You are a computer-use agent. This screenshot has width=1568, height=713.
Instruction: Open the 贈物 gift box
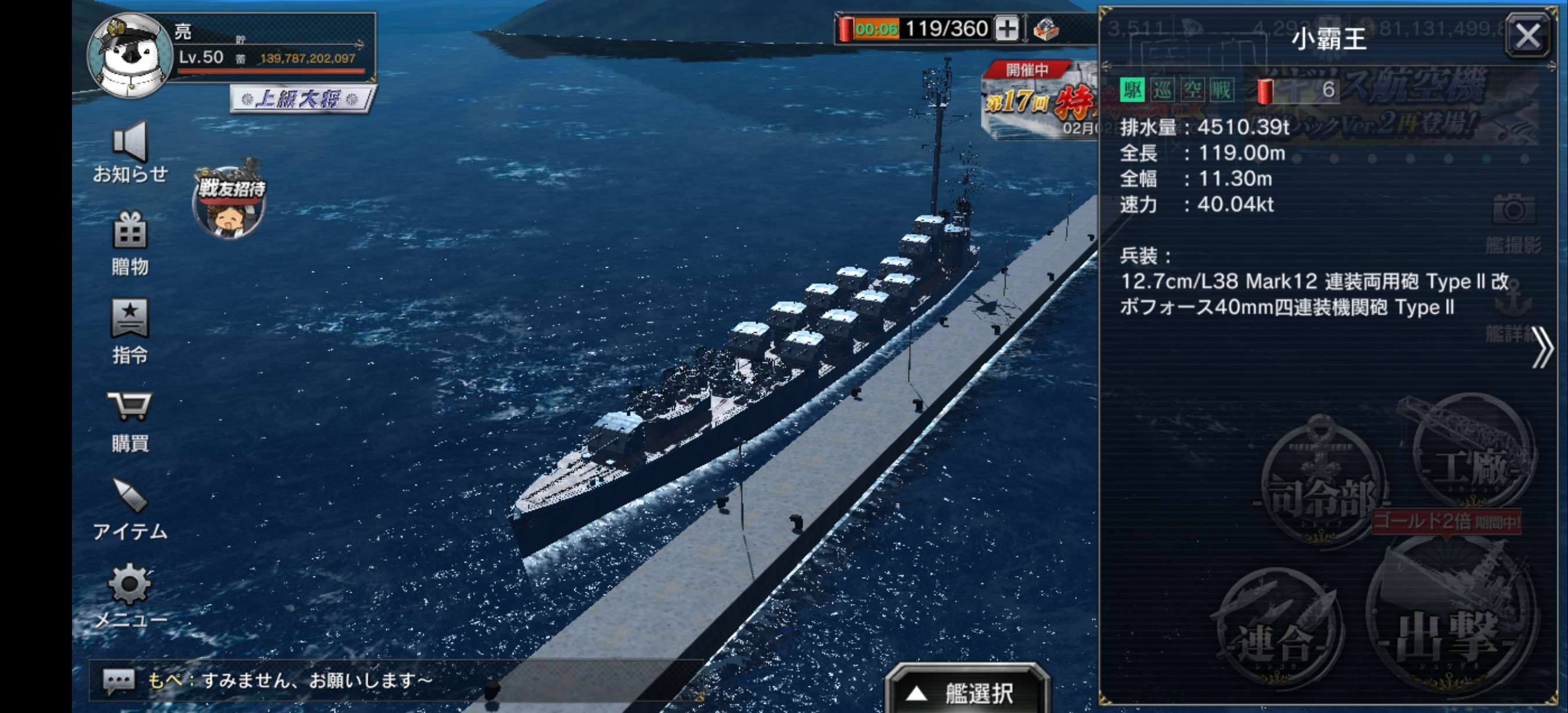[130, 242]
